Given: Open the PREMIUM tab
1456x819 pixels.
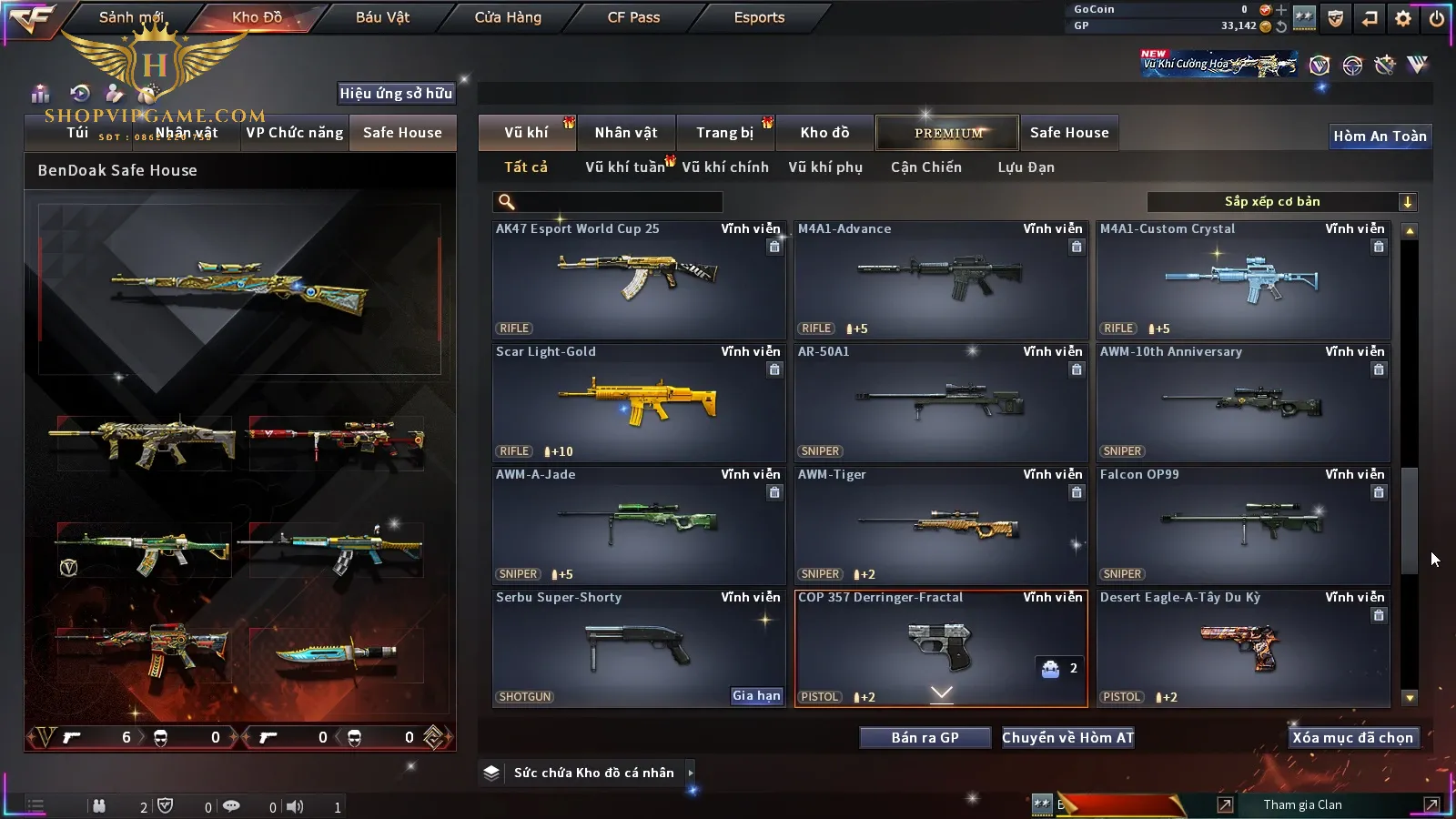Looking at the screenshot, I should (948, 133).
